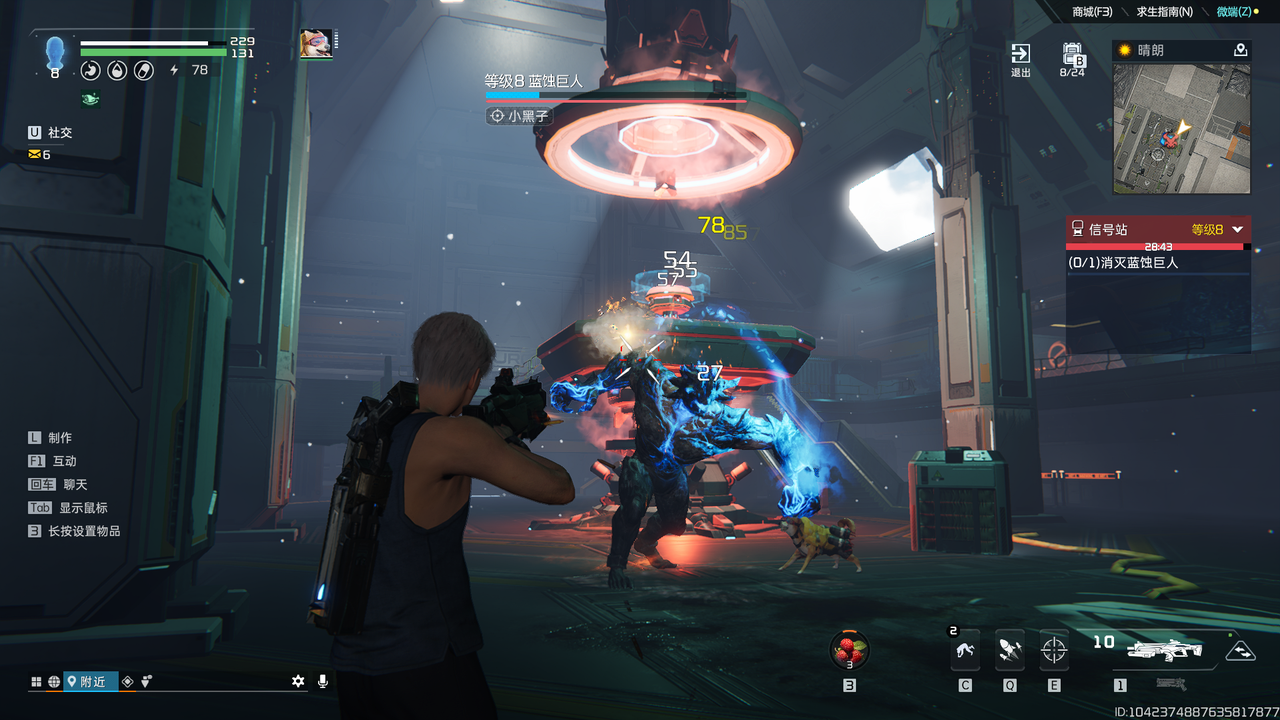Activate the crosshair targeting ability
This screenshot has width=1280, height=720.
tap(1054, 651)
